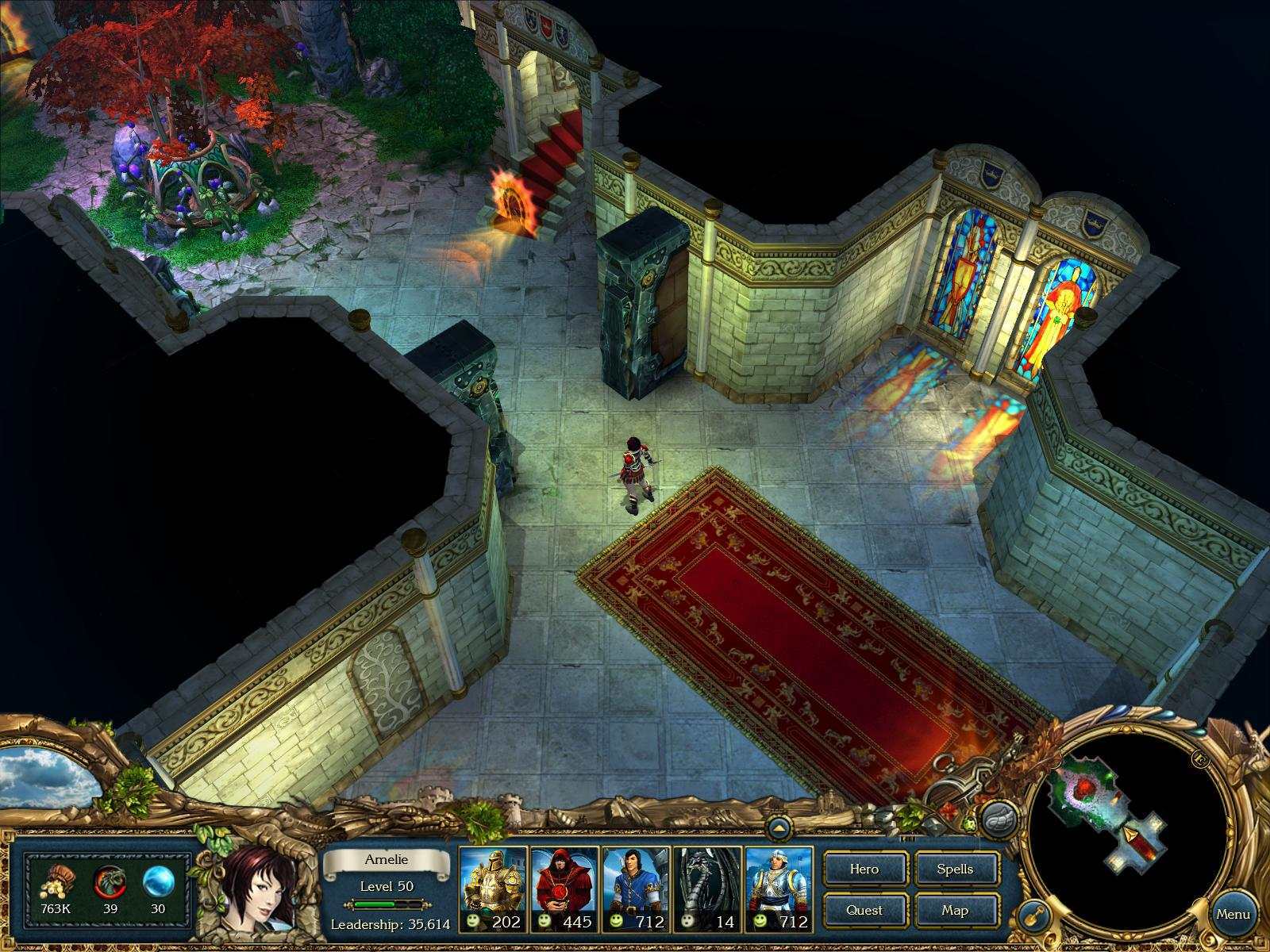This screenshot has width=1270, height=952.
Task: Click the red rage dragon icon
Action: [110, 881]
